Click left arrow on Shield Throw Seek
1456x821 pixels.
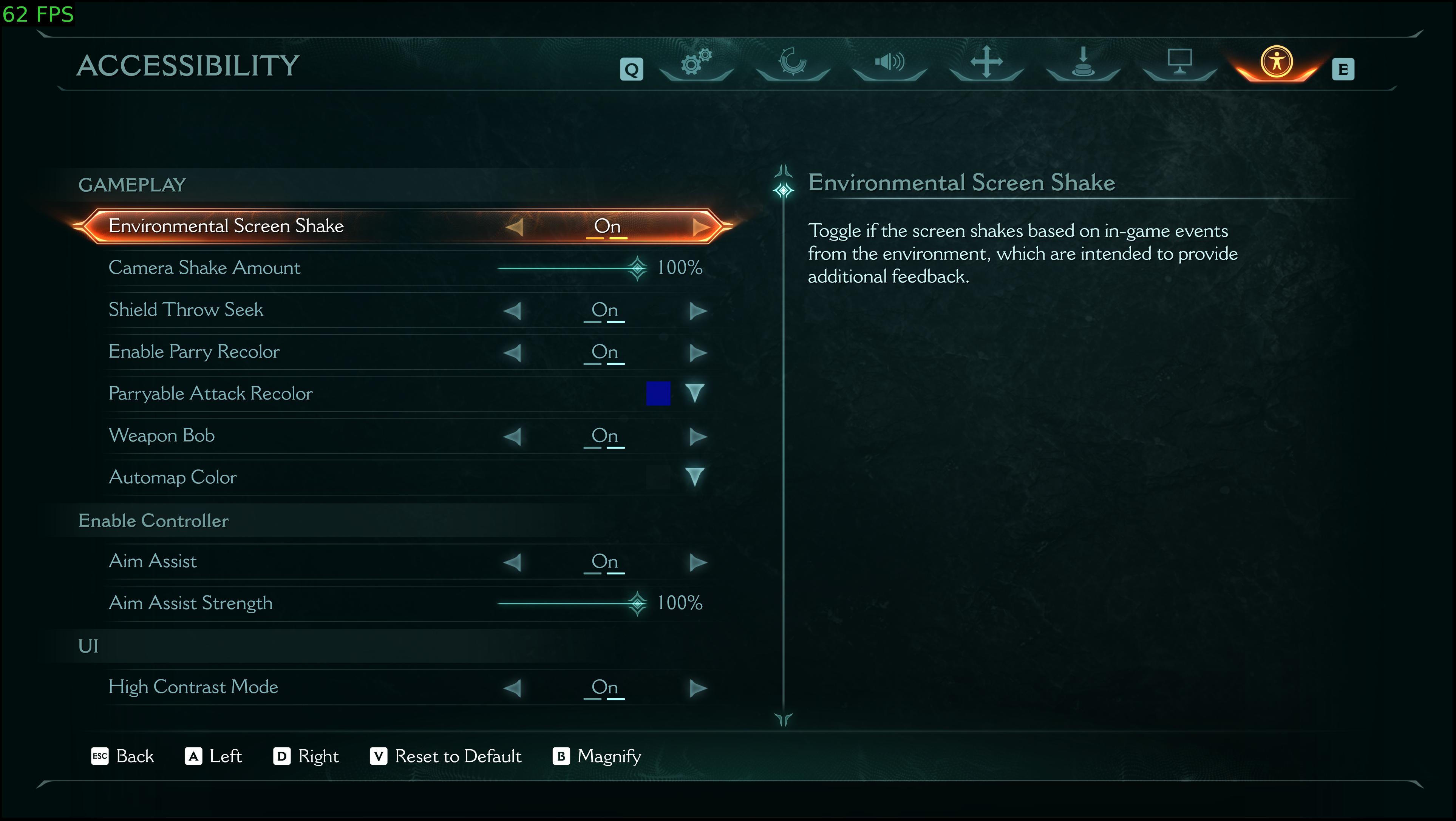coord(512,310)
